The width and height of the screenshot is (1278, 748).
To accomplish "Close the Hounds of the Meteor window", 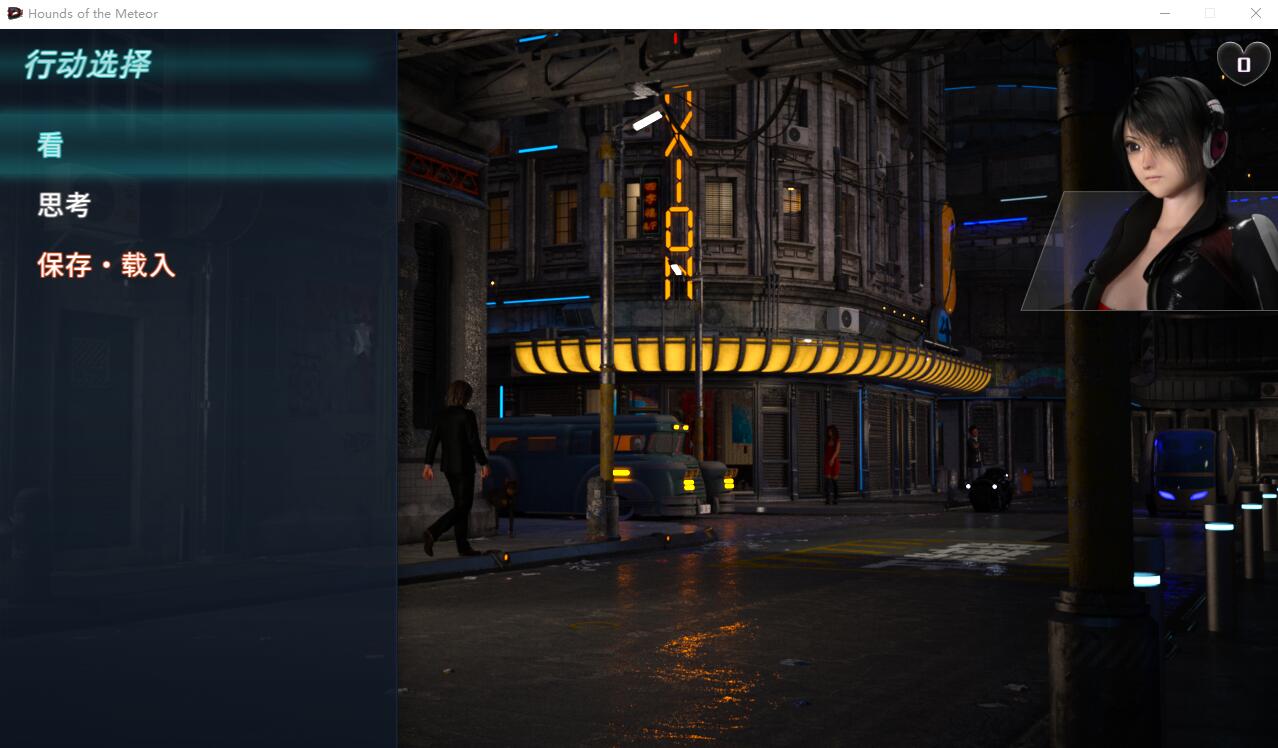I will point(1255,13).
